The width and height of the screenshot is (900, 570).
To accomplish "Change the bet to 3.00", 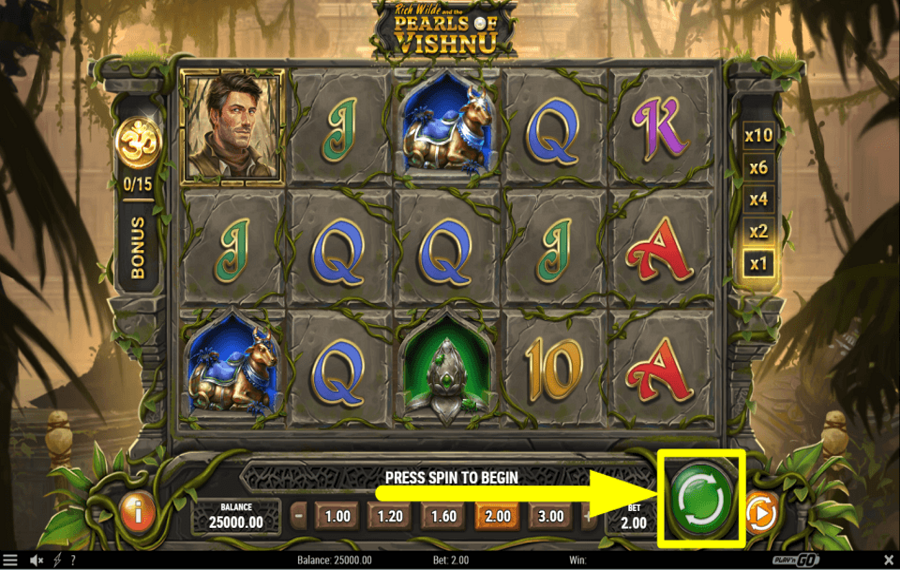I will (x=552, y=517).
